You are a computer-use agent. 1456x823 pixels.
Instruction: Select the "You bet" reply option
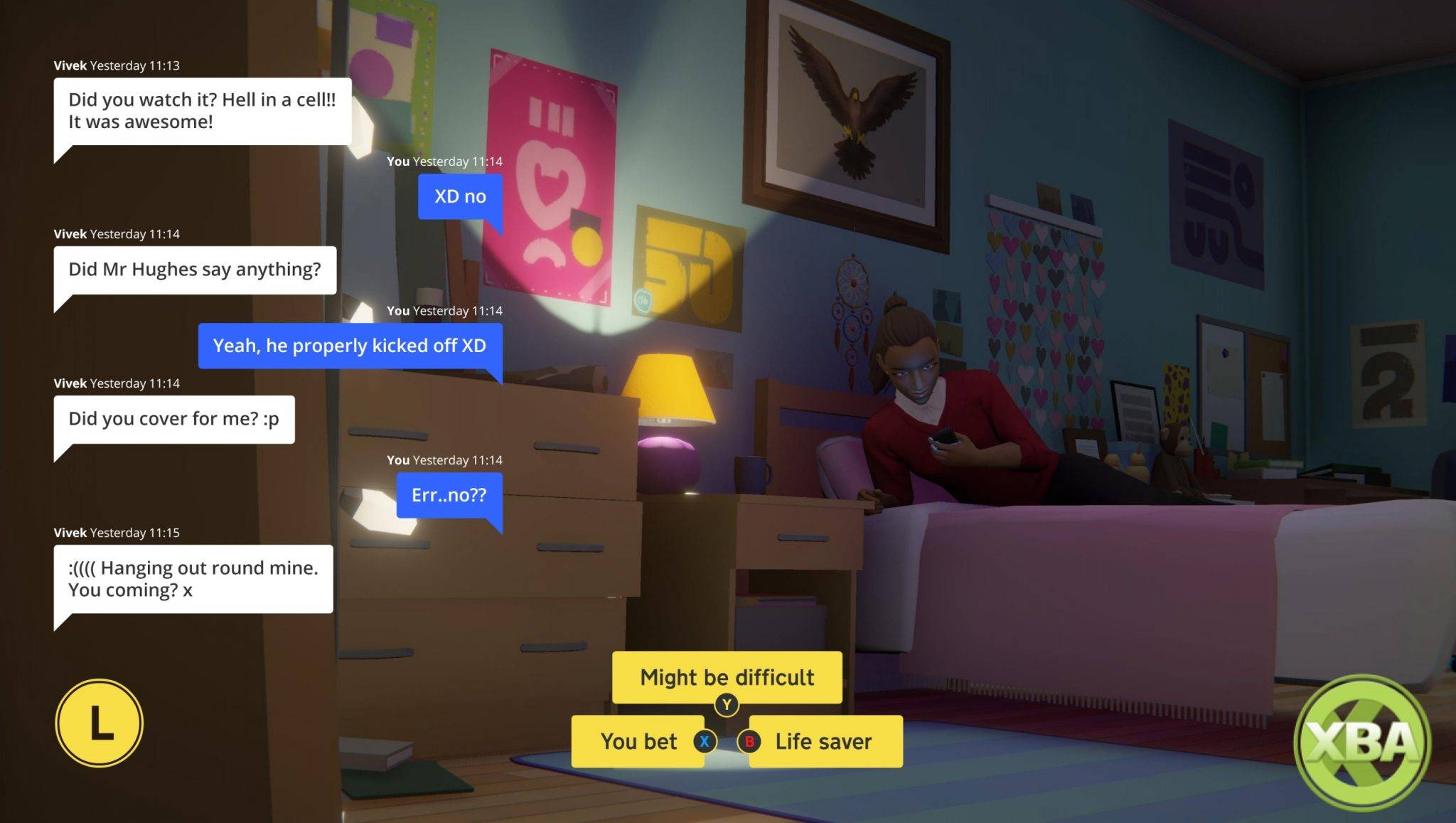pos(638,741)
